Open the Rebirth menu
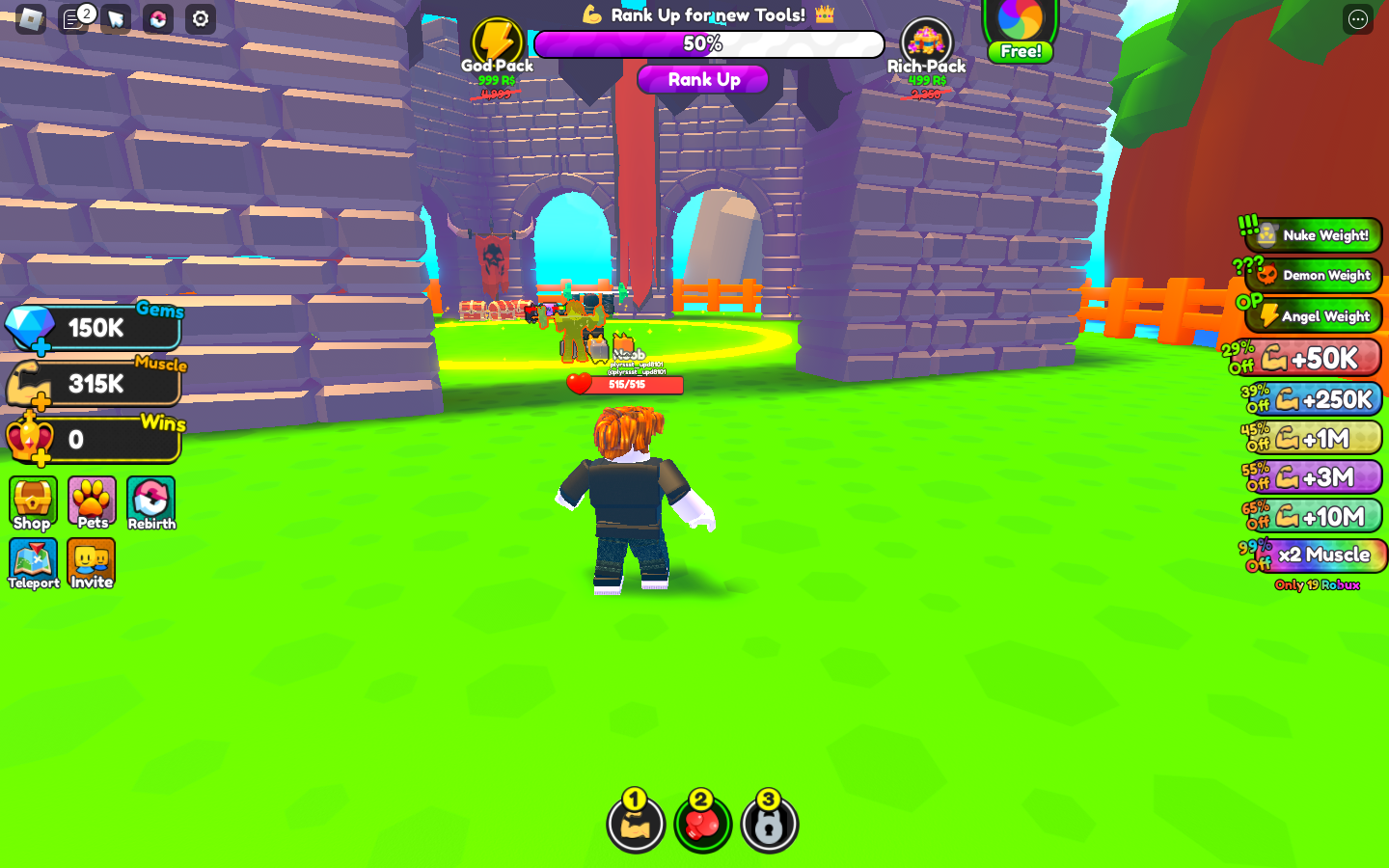Screen dimensions: 1389x868 tap(151, 503)
